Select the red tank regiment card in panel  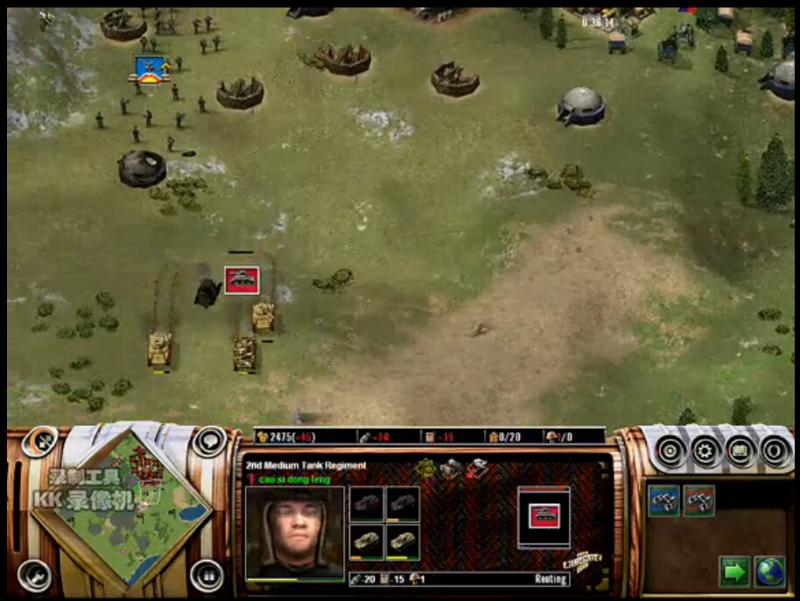pos(543,516)
